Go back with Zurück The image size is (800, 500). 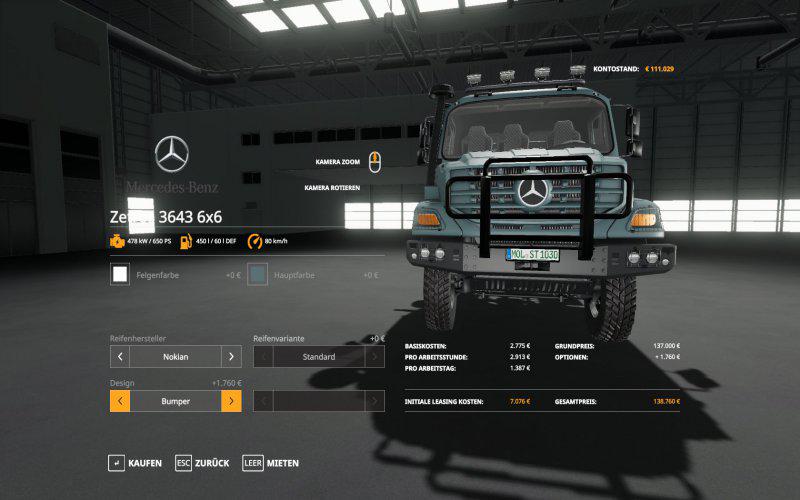(203, 463)
